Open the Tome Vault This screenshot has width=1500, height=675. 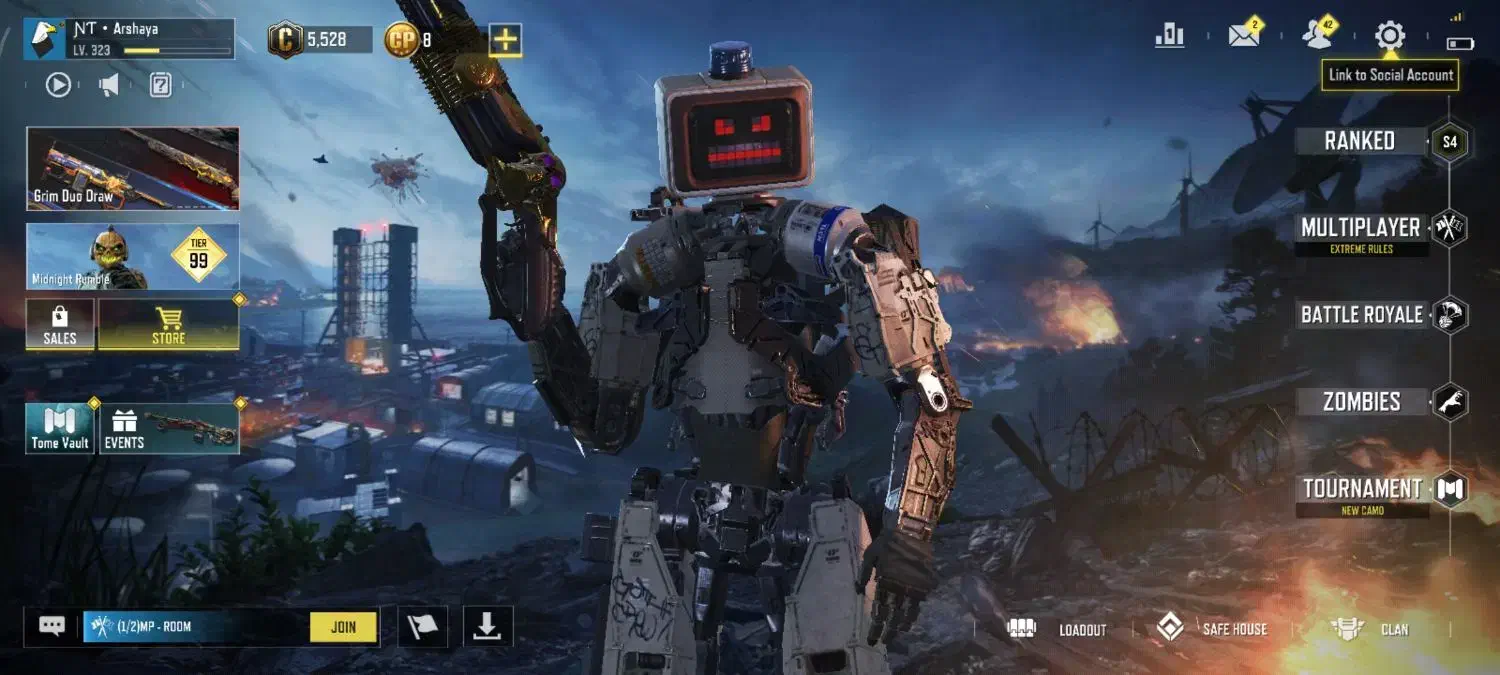(x=60, y=428)
